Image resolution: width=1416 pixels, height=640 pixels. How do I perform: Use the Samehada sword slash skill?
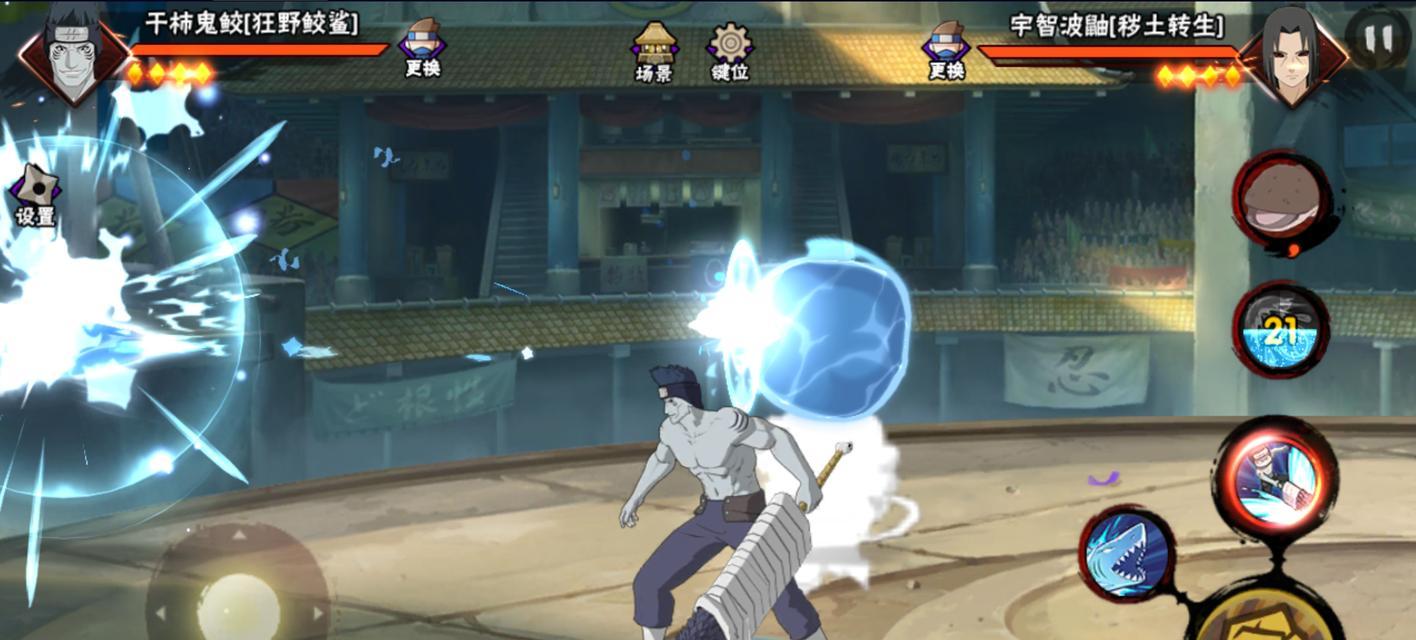click(x=1275, y=475)
